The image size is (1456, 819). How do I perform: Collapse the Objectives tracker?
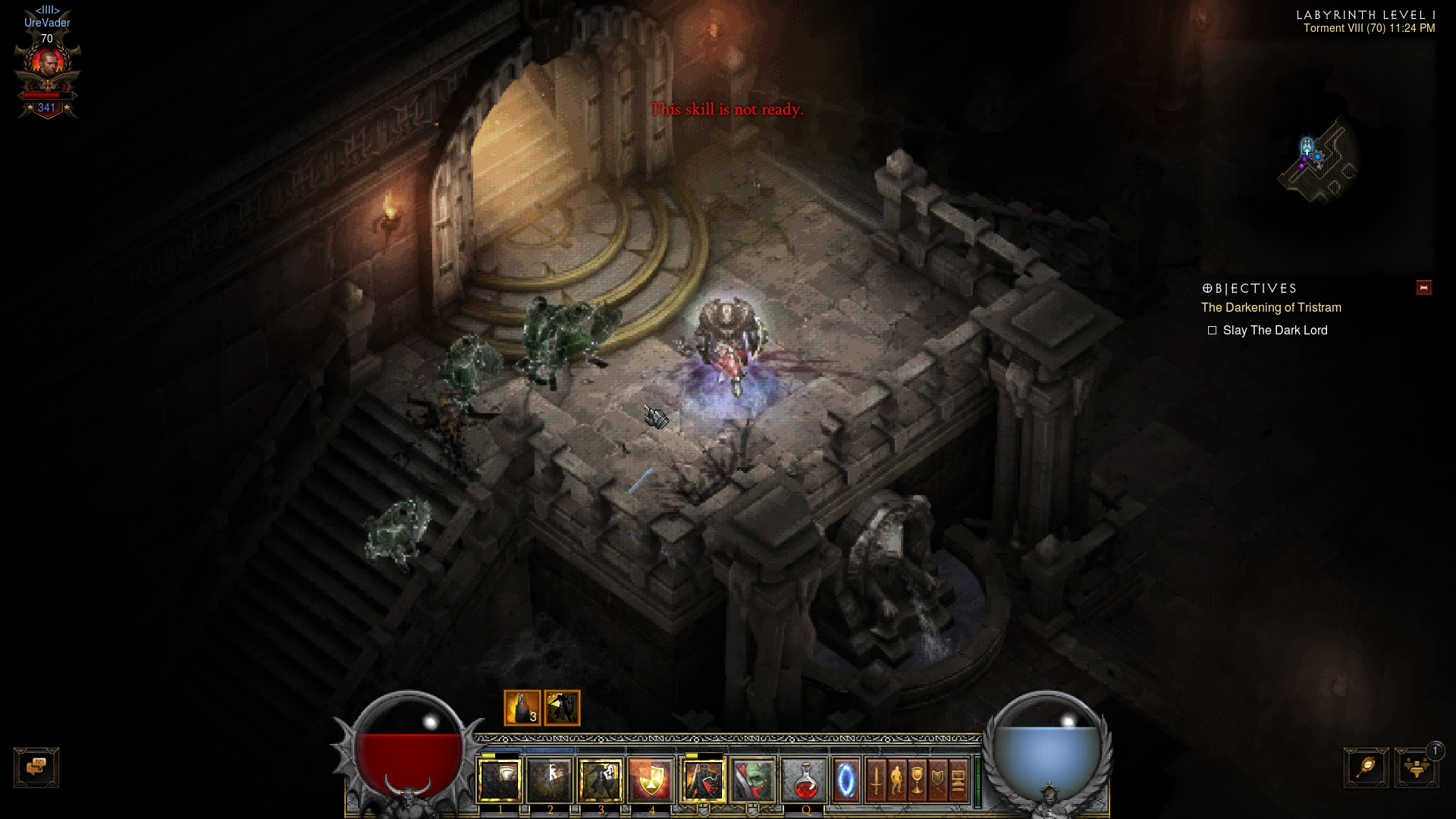[1423, 287]
